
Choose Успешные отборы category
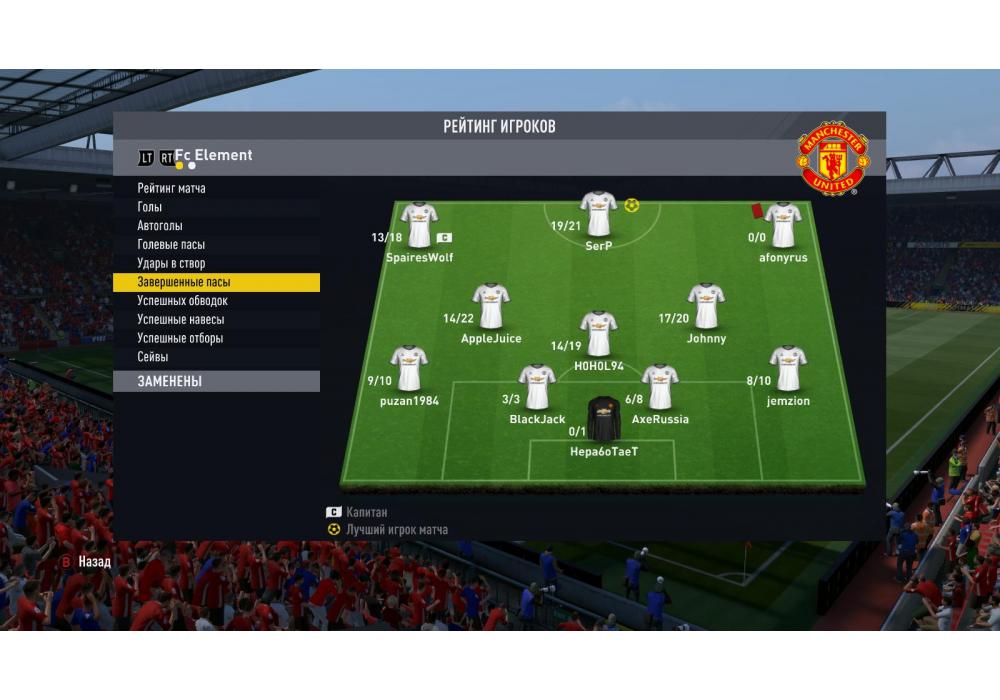pyautogui.click(x=180, y=339)
